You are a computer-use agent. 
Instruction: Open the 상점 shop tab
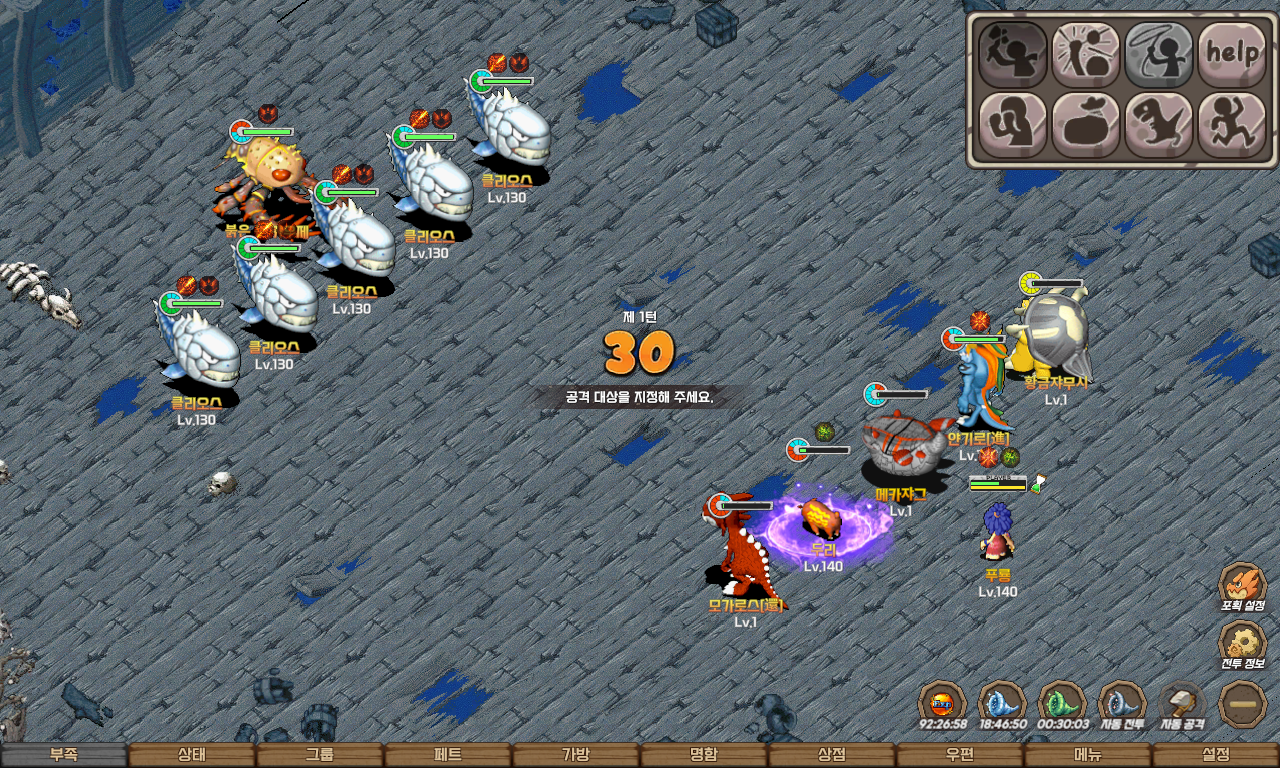pos(832,755)
